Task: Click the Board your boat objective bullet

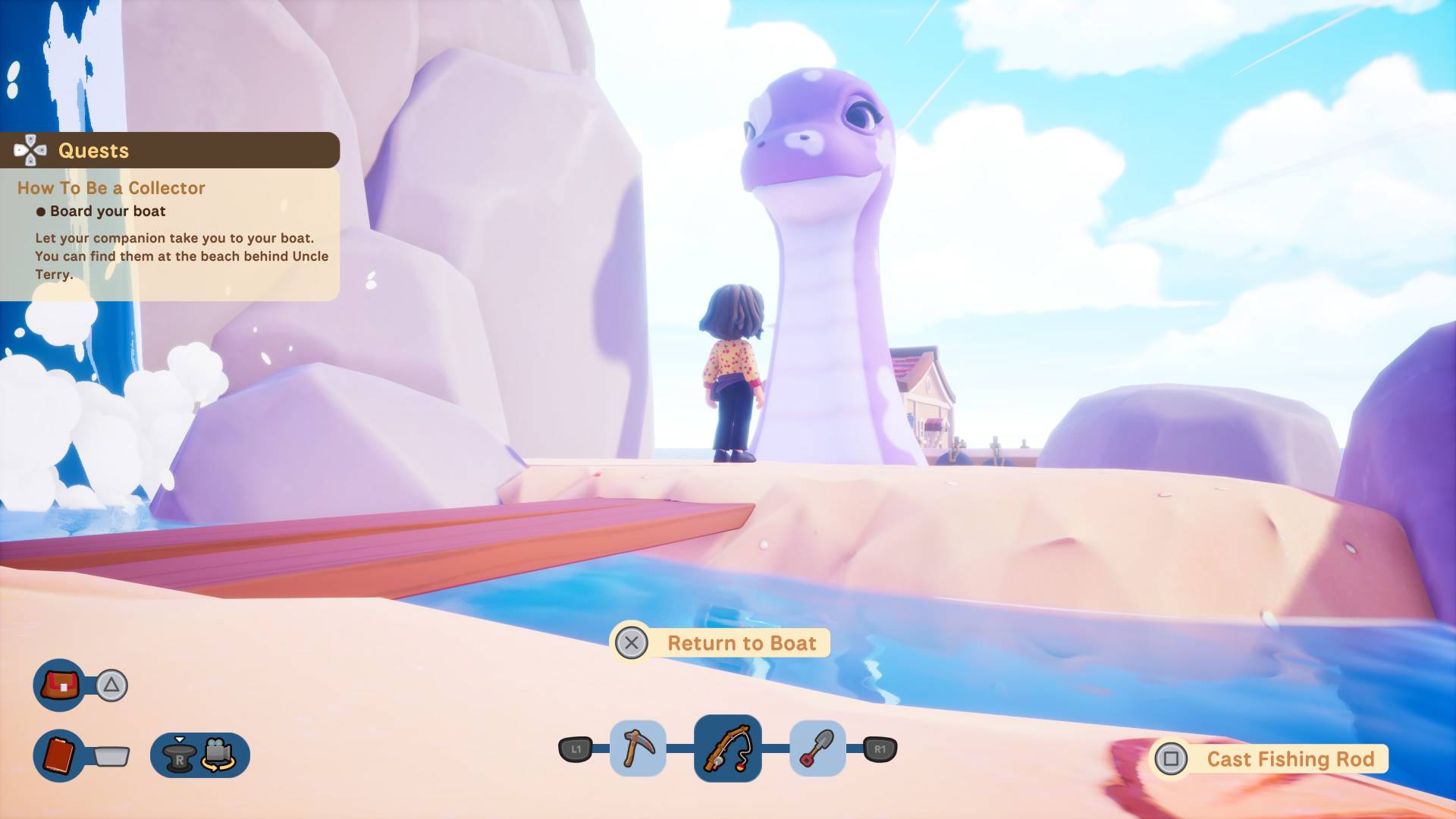Action: click(42, 212)
